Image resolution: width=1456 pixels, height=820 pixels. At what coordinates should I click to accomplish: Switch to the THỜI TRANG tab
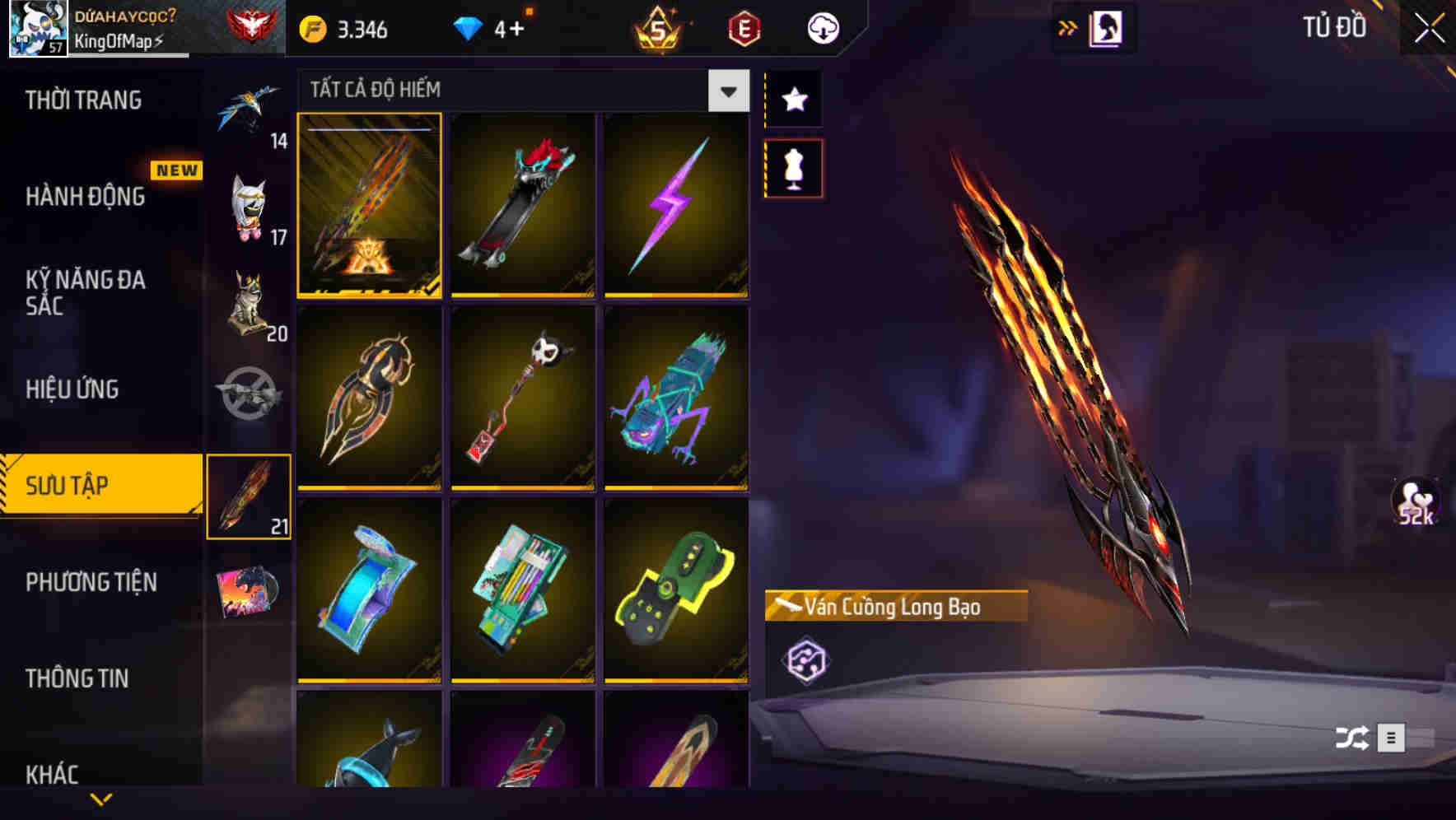click(82, 100)
